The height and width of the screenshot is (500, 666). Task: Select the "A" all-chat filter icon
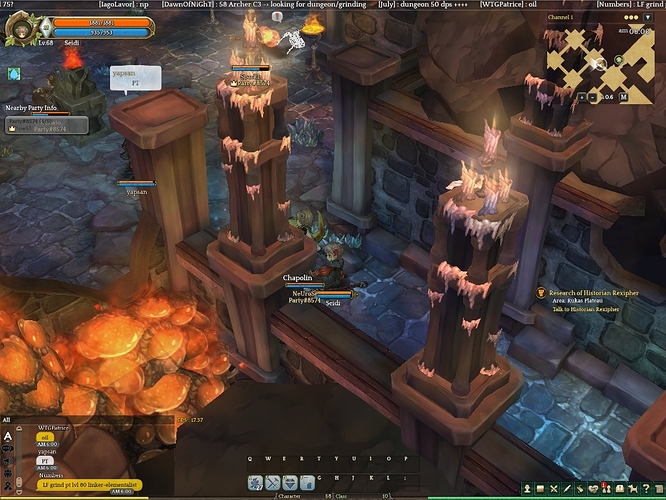click(8, 437)
